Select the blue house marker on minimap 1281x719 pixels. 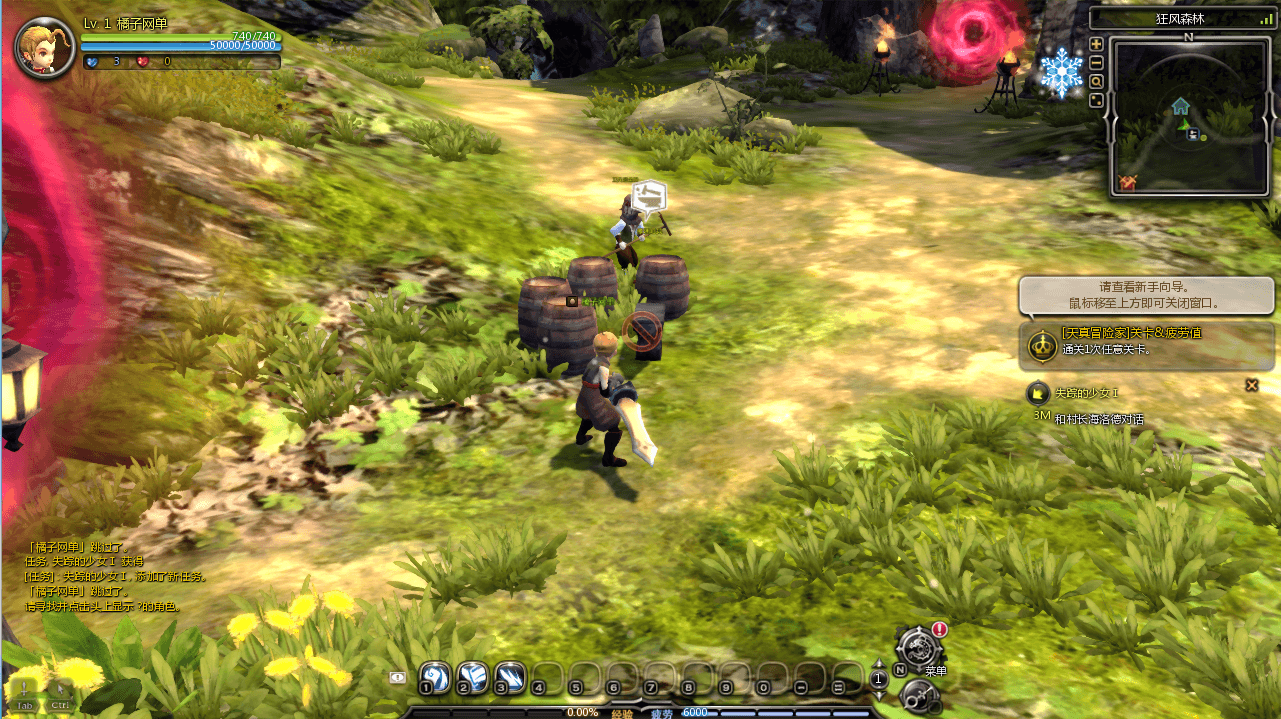1181,105
